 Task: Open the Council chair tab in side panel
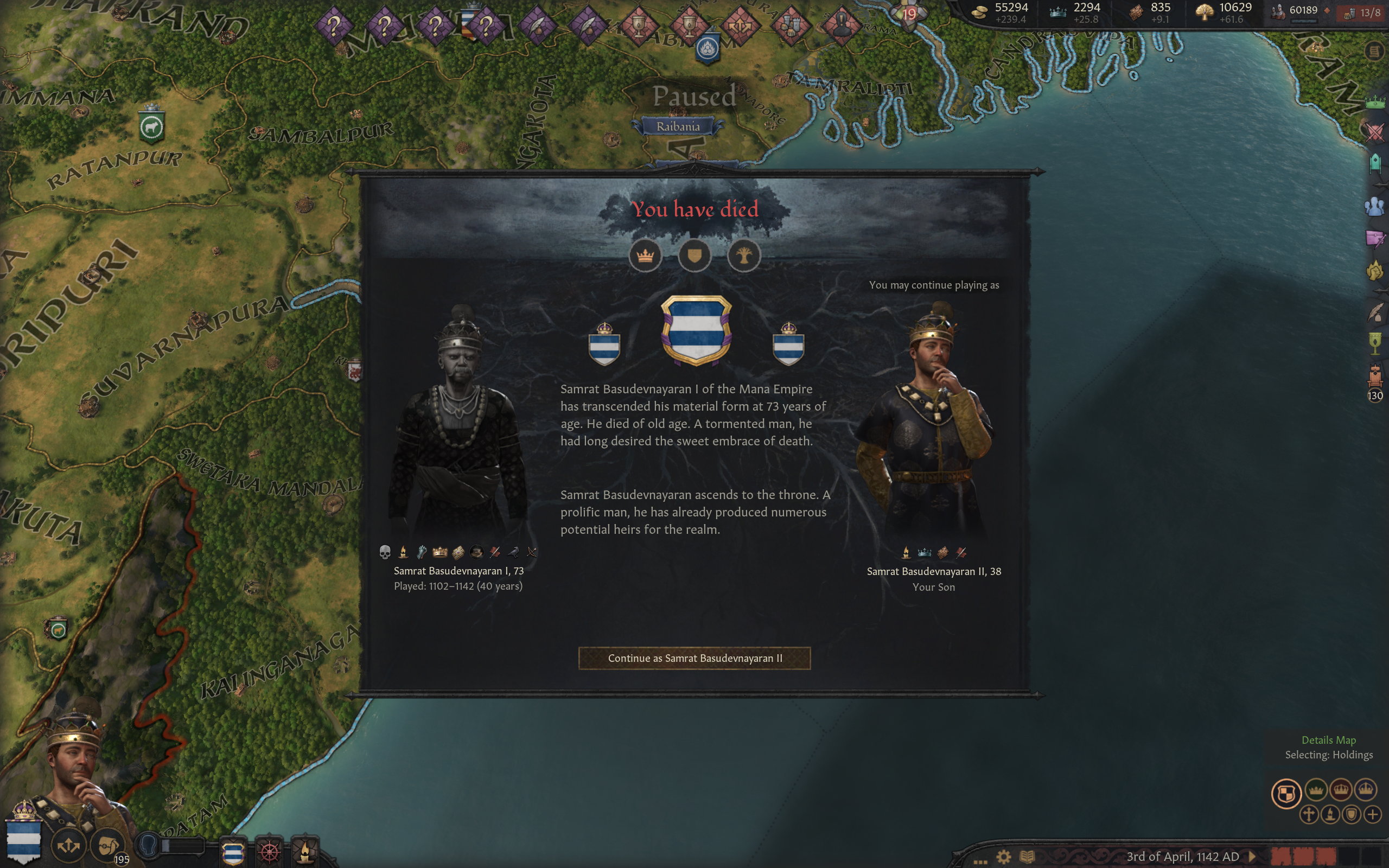[x=1375, y=164]
